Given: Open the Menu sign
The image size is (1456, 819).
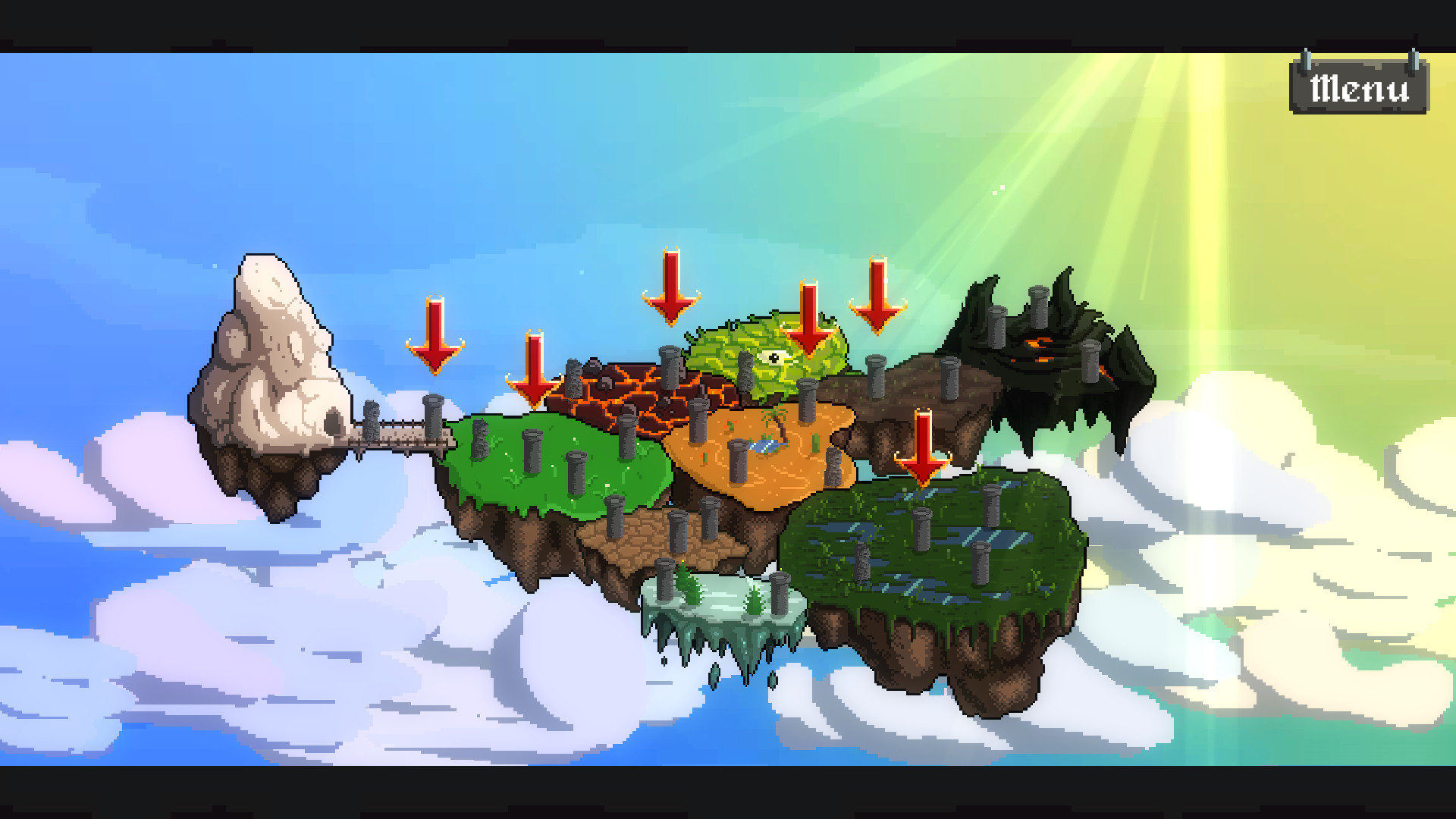Looking at the screenshot, I should point(1357,87).
